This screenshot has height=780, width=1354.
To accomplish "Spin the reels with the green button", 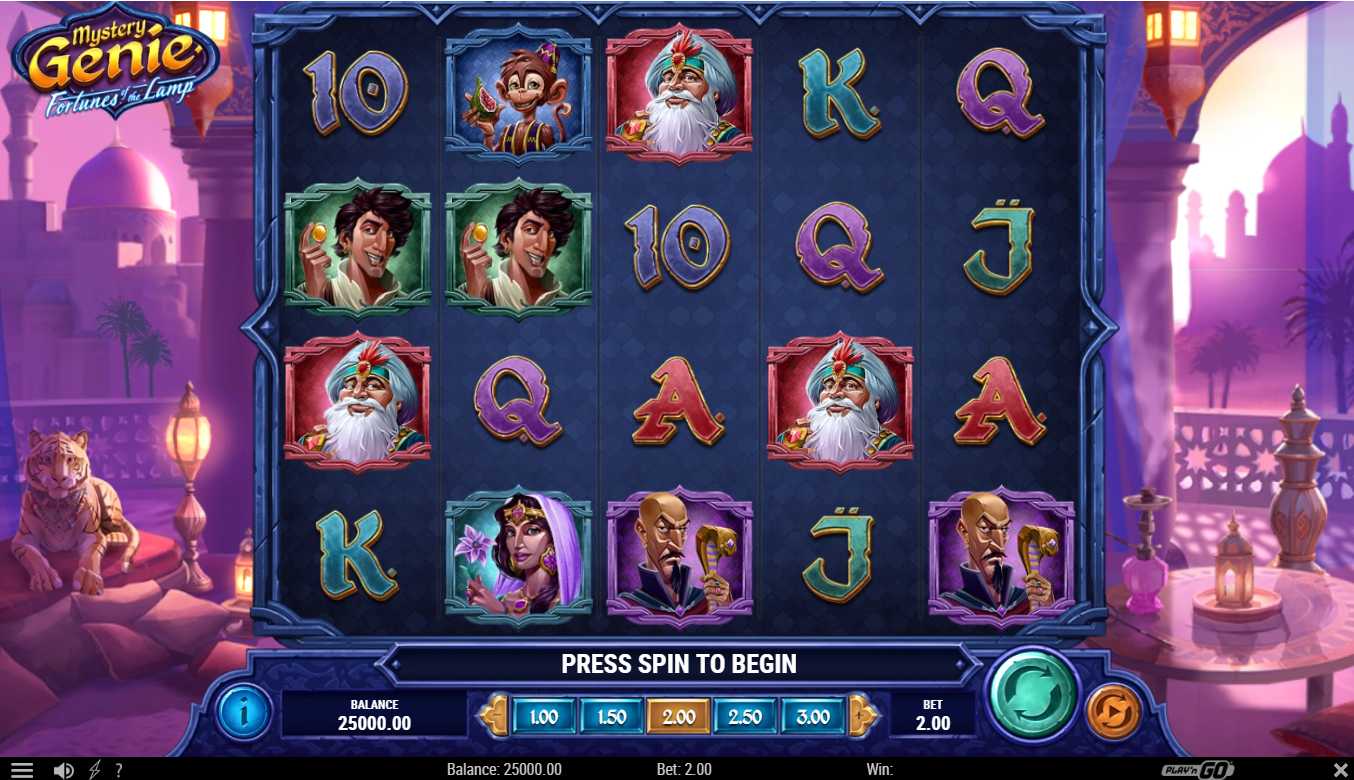I will click(x=1032, y=696).
